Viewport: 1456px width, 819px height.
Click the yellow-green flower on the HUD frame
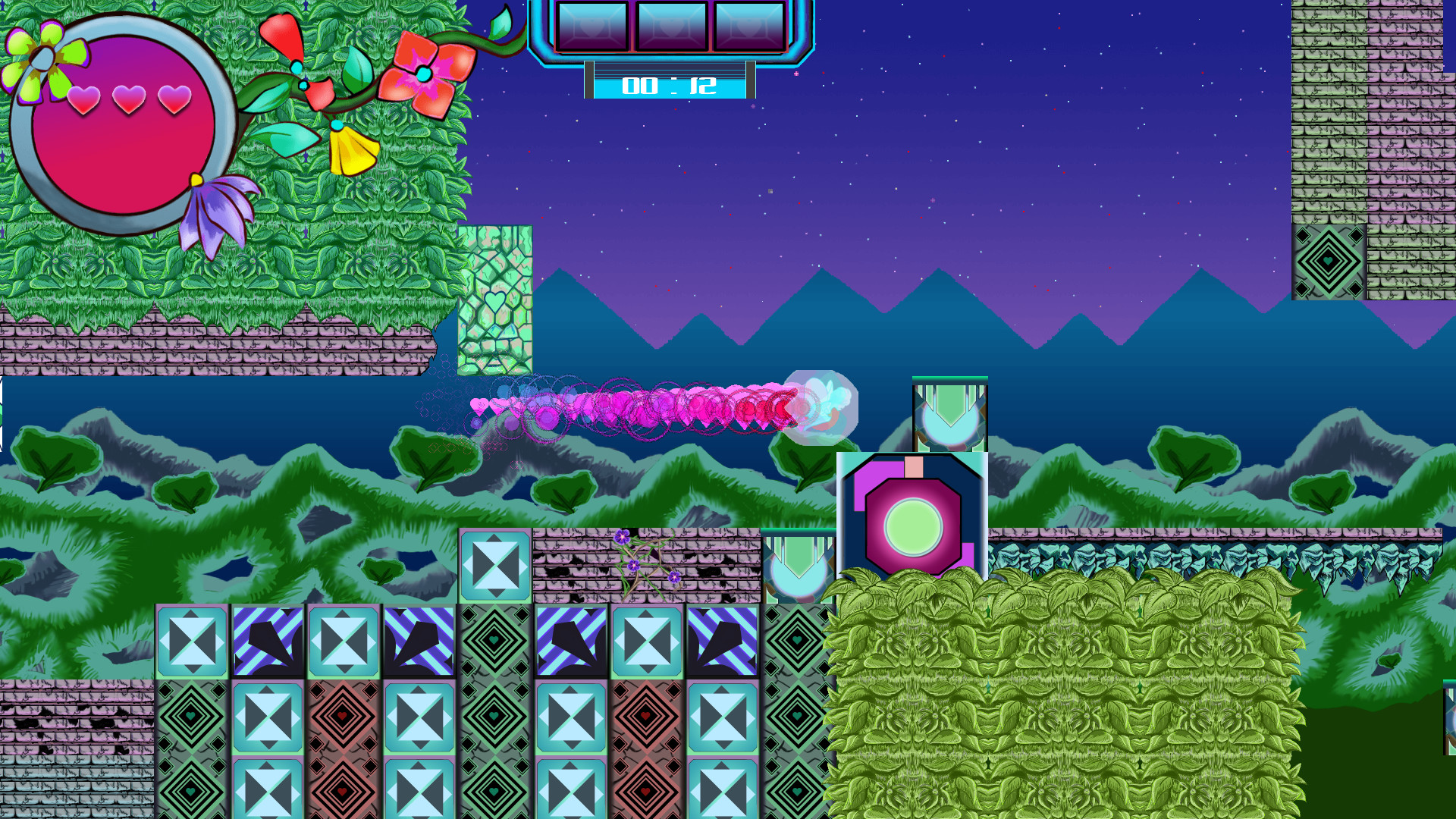45,57
